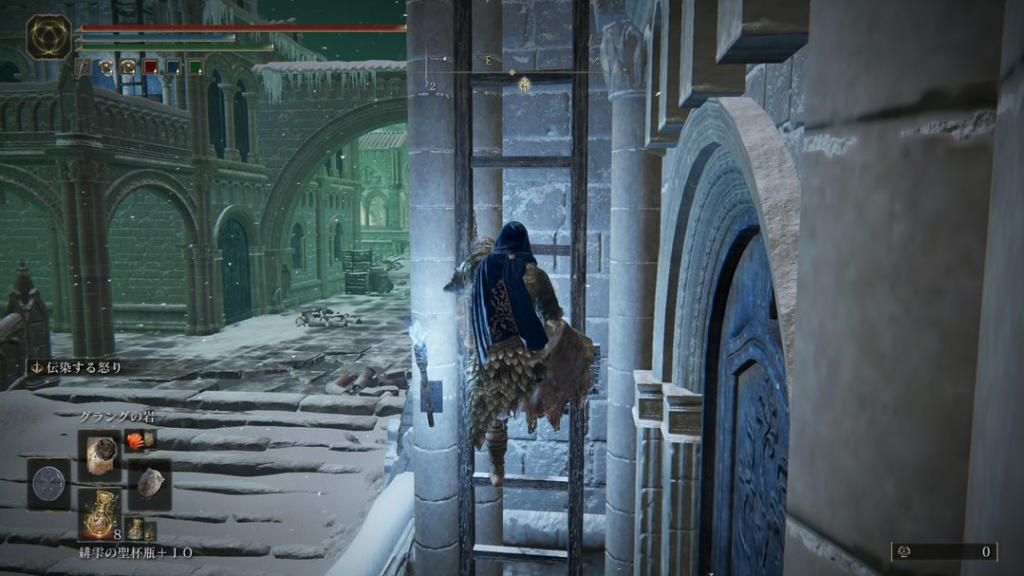Select the round medallion left-hand slot

pyautogui.click(x=49, y=485)
